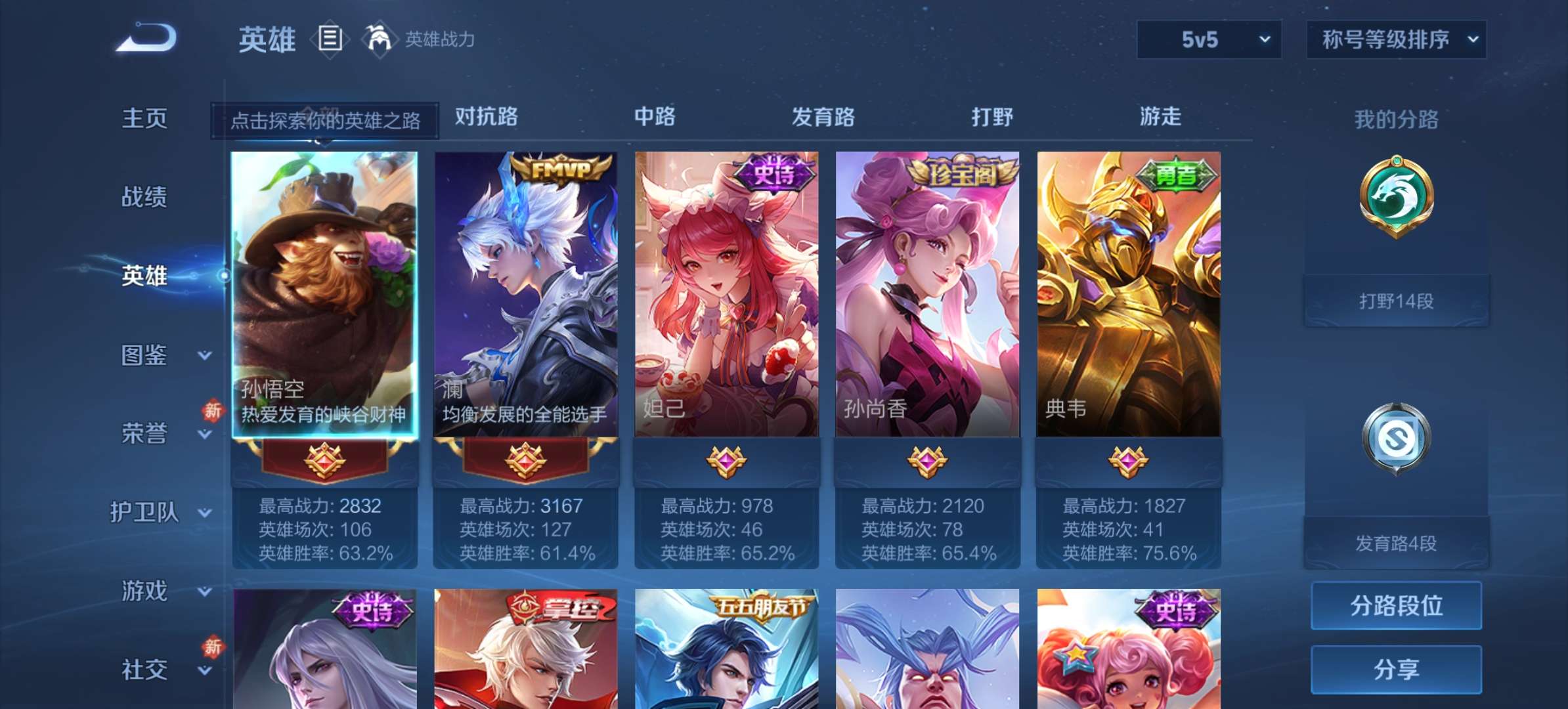Open the hero list icon beside 英雄 title
This screenshot has width=1568, height=709.
coord(330,39)
